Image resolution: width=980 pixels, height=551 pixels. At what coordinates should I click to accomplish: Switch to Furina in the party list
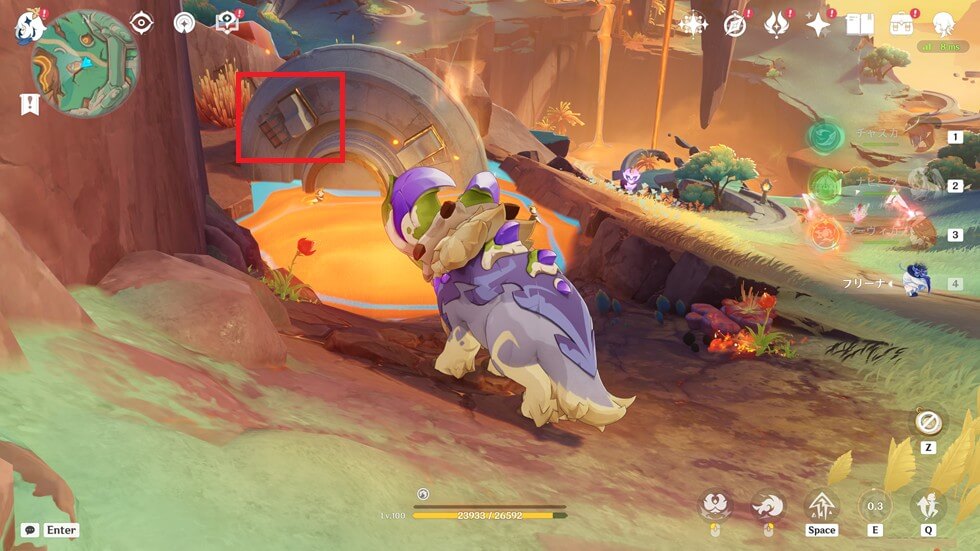pos(915,282)
